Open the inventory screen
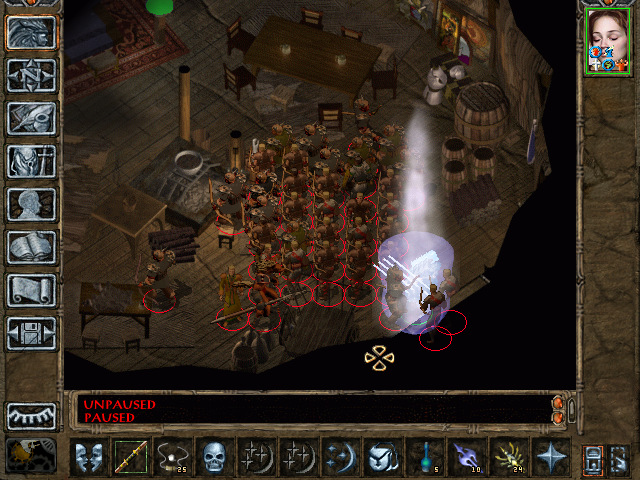640x480 pixels. pyautogui.click(x=31, y=161)
